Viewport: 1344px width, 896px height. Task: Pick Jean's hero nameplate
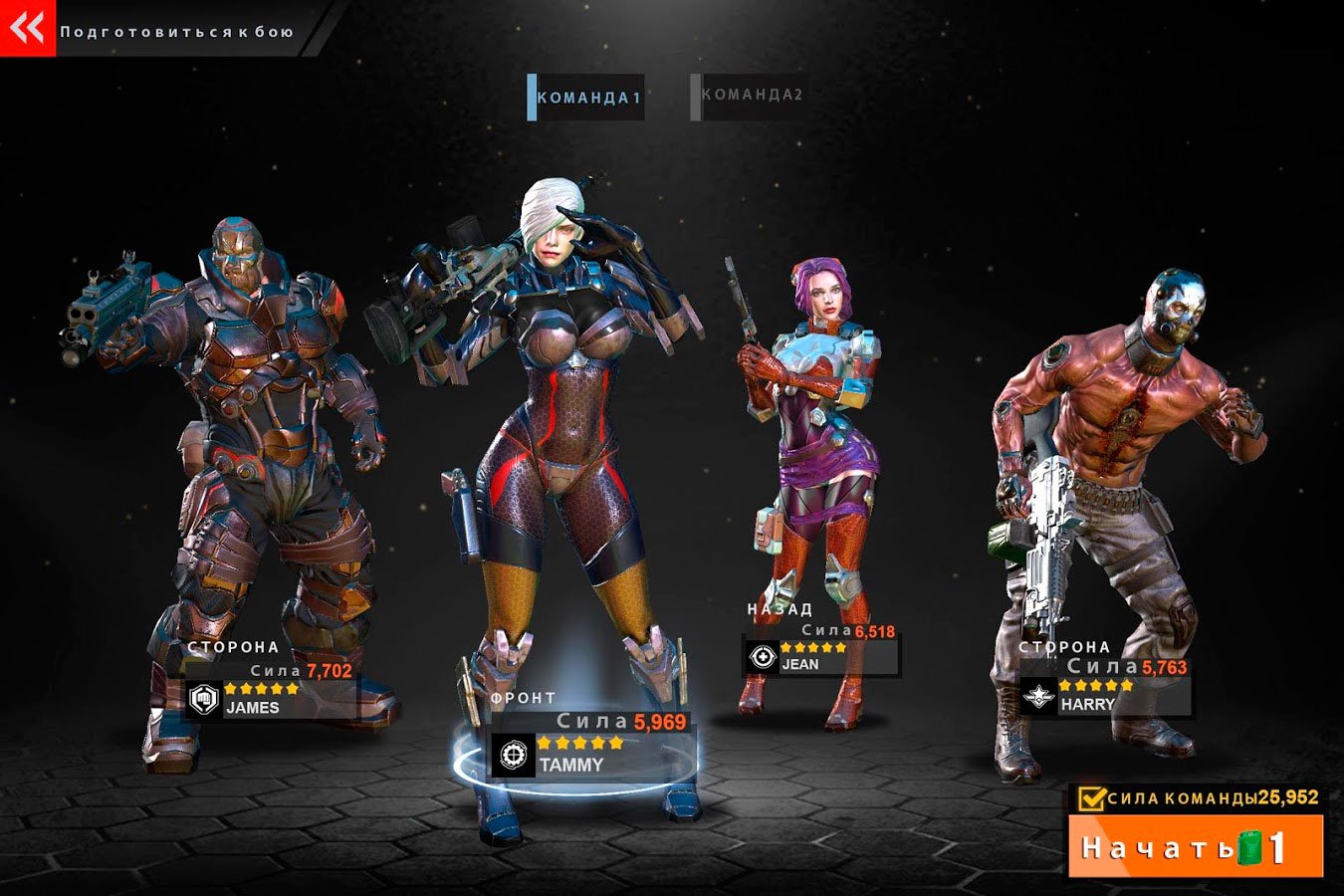pyautogui.click(x=820, y=656)
